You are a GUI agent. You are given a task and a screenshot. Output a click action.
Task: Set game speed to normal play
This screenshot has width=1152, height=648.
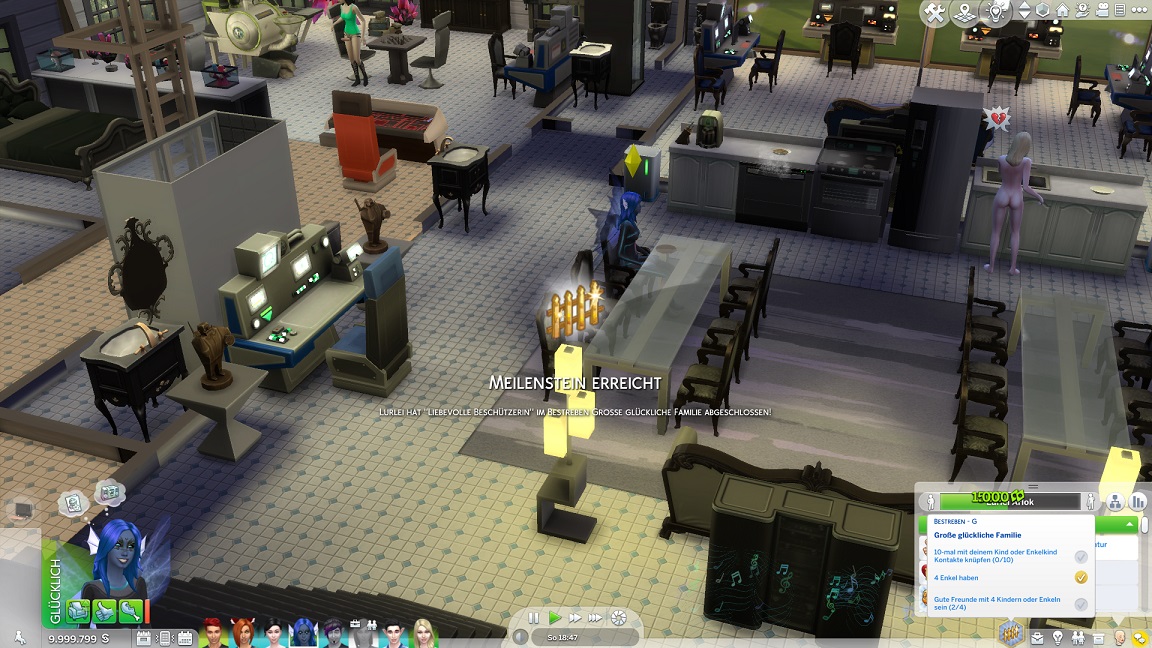(x=555, y=618)
